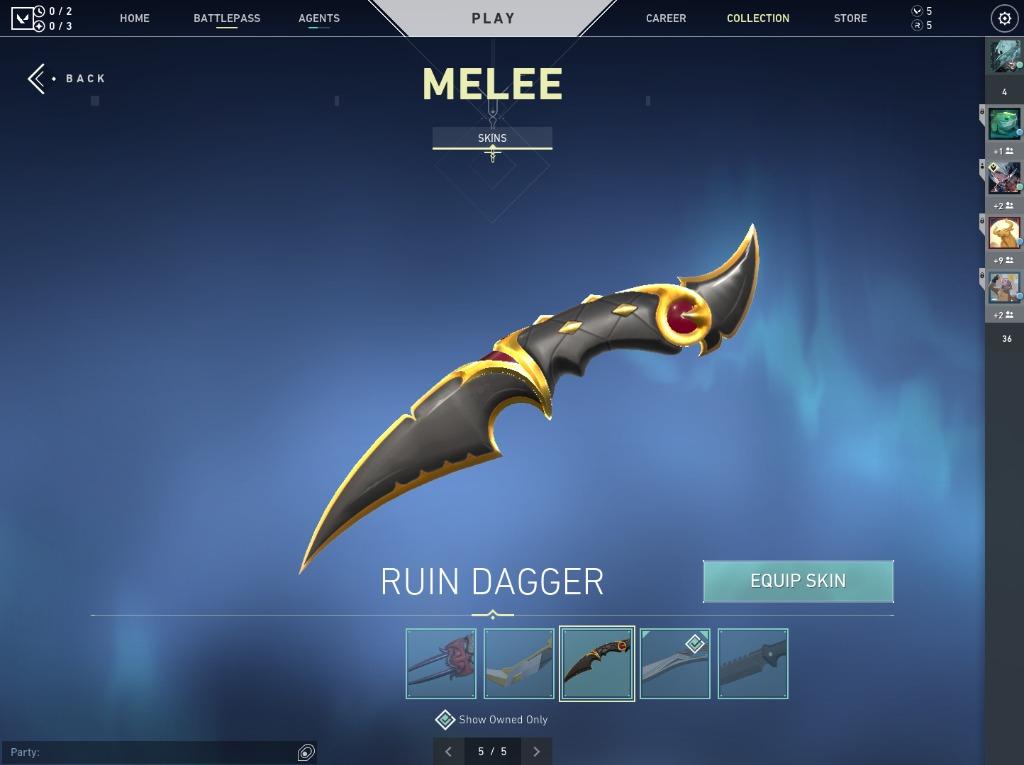Equip the Ruin Dagger skin

[x=798, y=581]
